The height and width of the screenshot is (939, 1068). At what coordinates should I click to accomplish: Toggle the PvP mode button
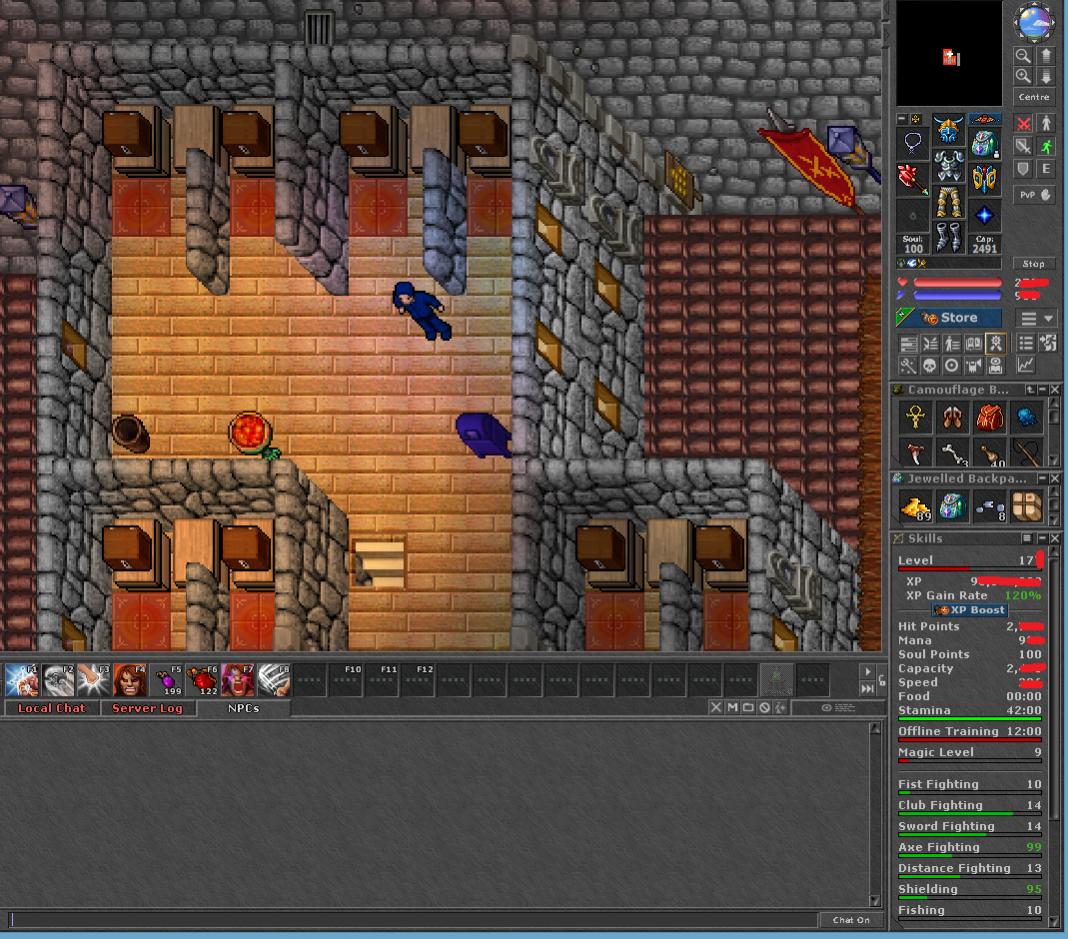[x=1035, y=195]
